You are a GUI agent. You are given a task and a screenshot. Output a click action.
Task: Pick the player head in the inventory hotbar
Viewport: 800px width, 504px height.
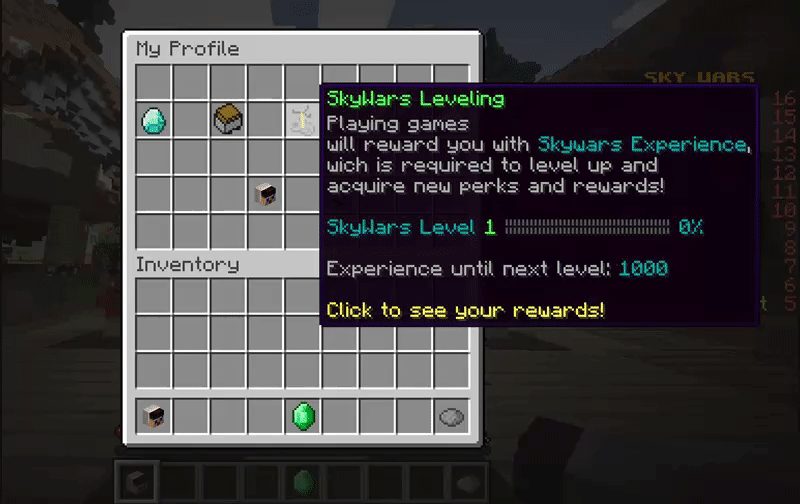tap(154, 416)
